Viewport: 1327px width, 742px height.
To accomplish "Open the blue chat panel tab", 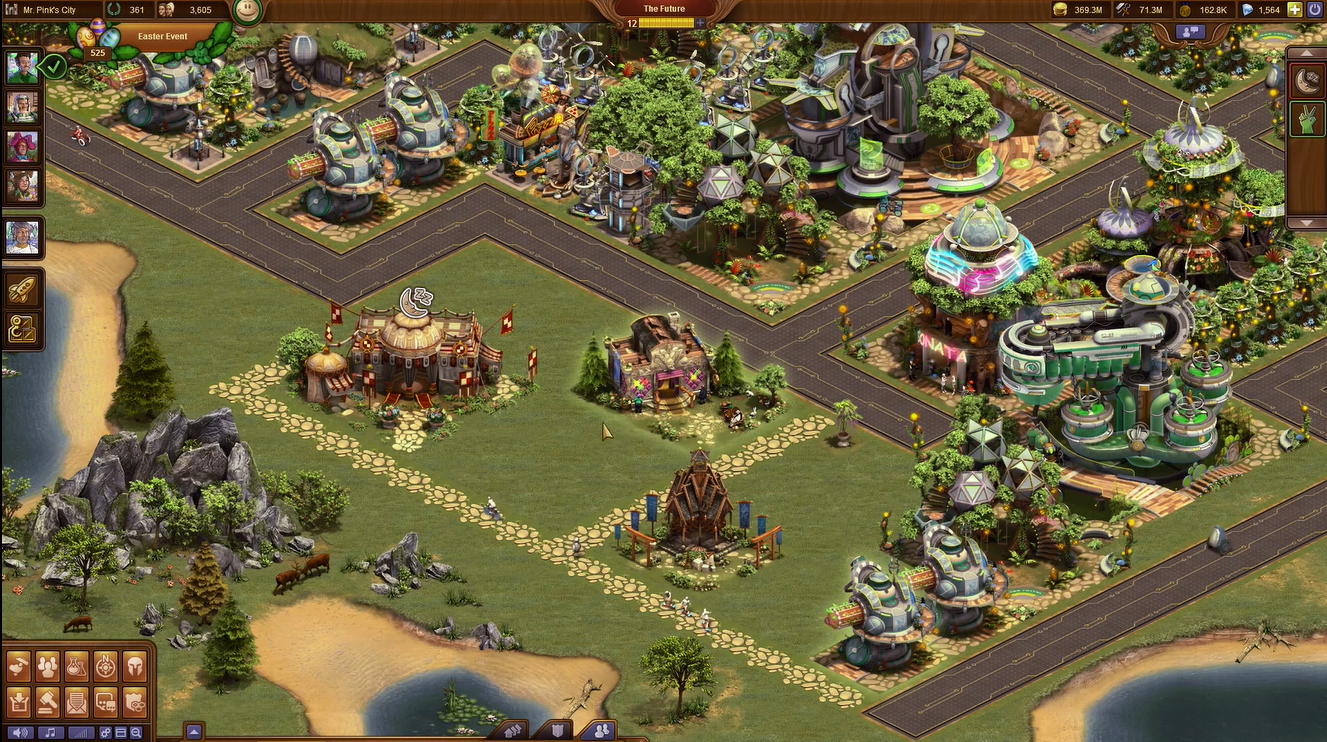I will (1190, 32).
